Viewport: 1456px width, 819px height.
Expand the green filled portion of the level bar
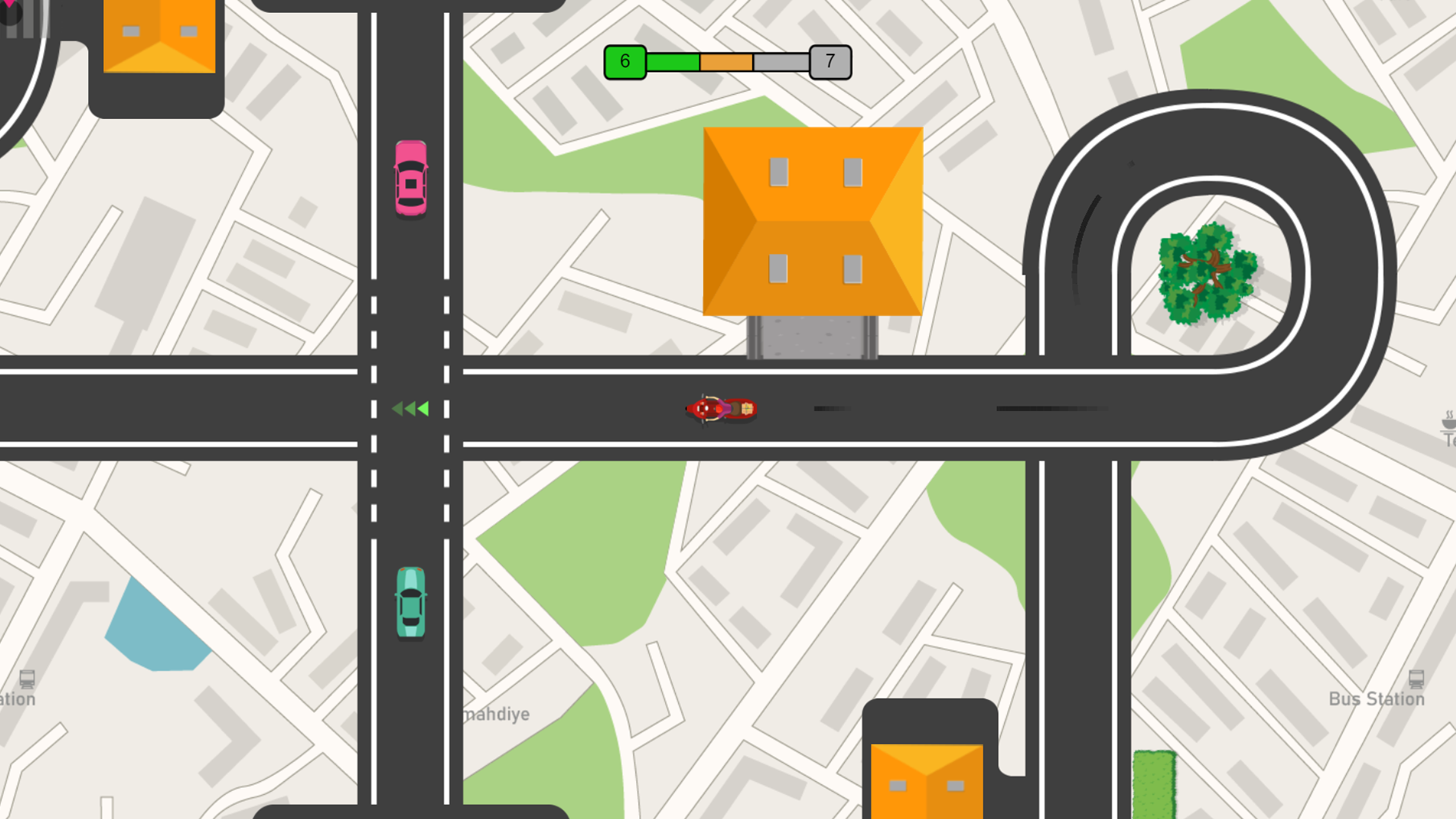[x=671, y=60]
